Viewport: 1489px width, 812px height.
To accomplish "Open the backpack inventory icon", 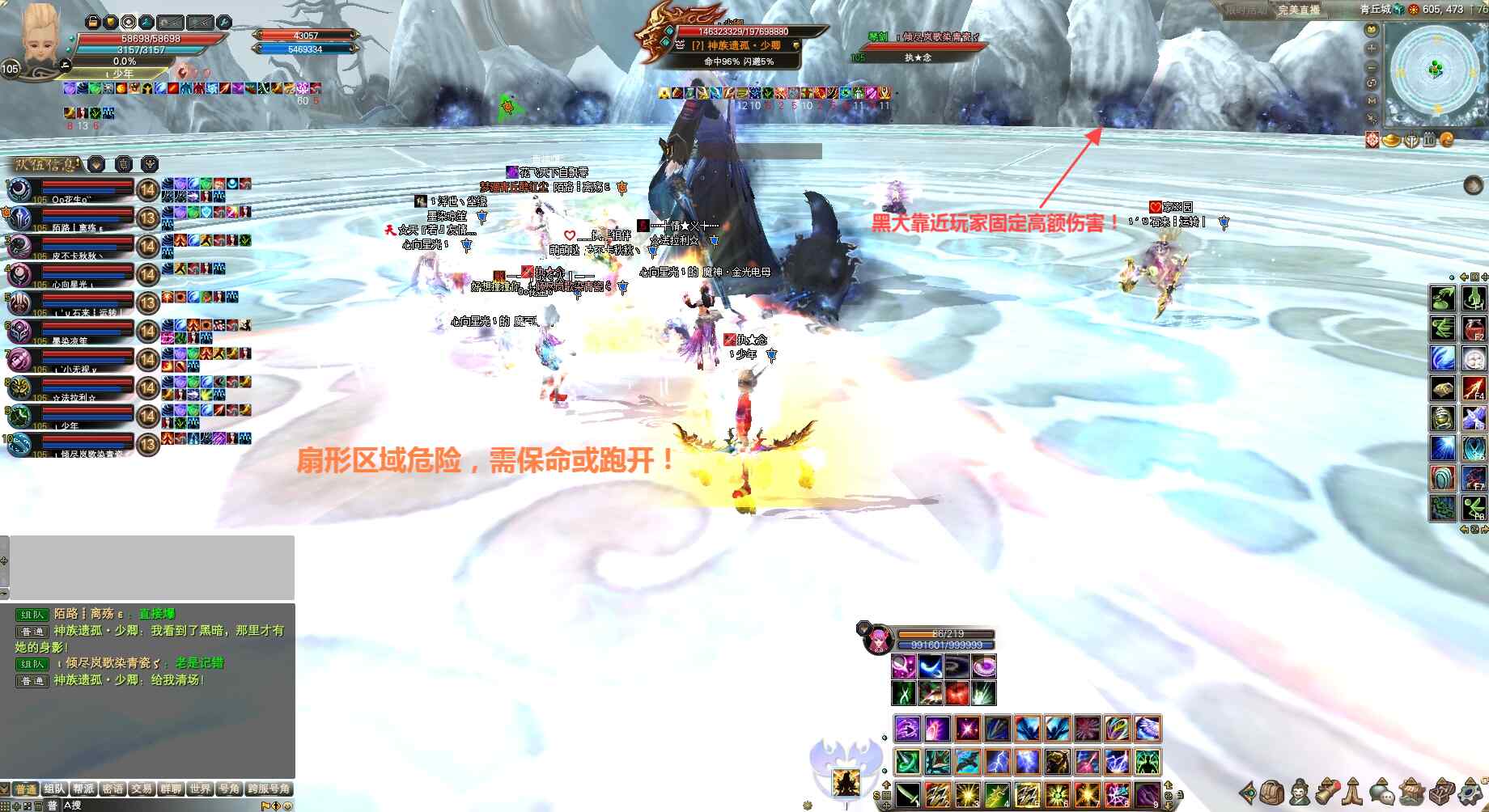I will pyautogui.click(x=1273, y=792).
